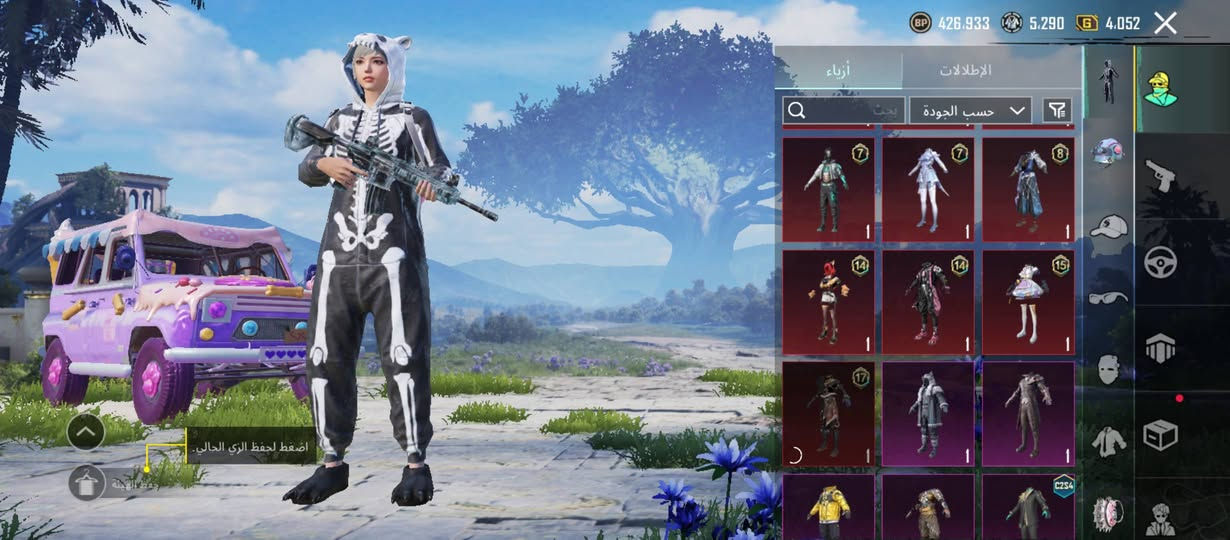This screenshot has height=540, width=1230.
Task: Pick the outfit with C2S4 badge
Action: [1028, 507]
